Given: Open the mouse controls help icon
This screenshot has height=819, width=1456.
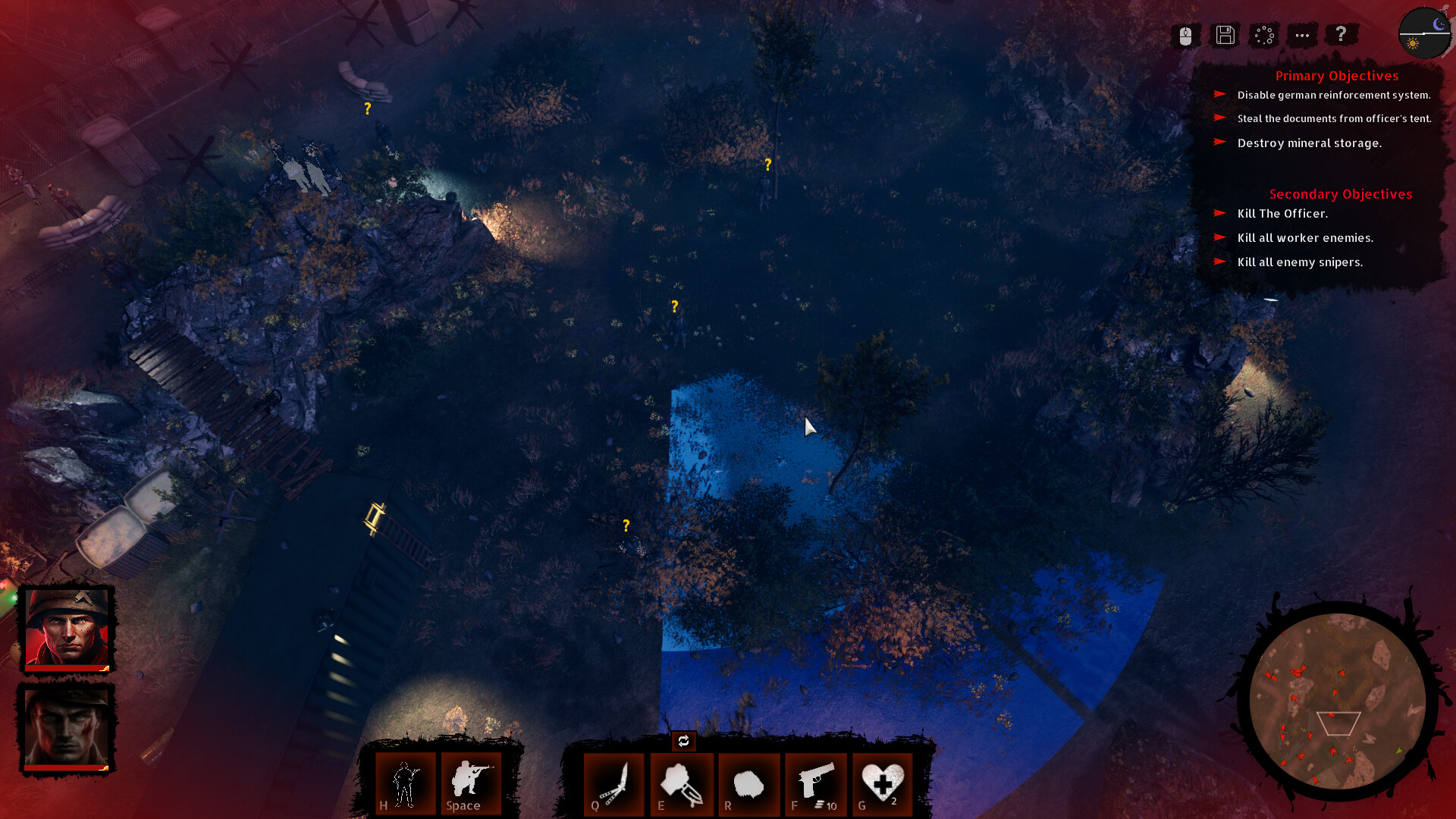Looking at the screenshot, I should [x=1185, y=35].
